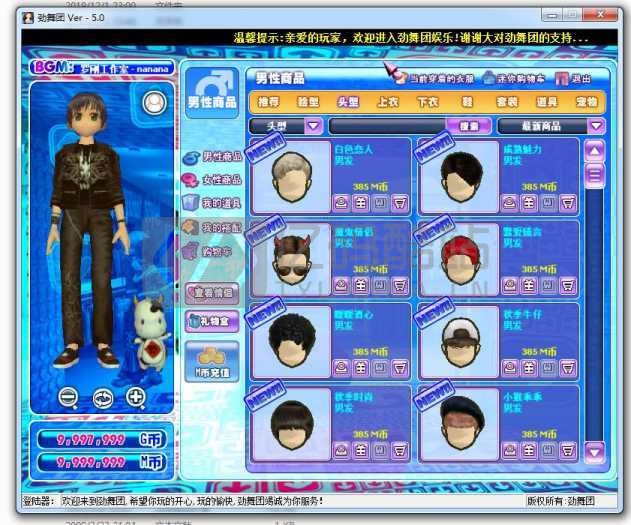The image size is (631, 525).
Task: Switch to the 上衣 (tops) category tab
Action: tap(388, 102)
